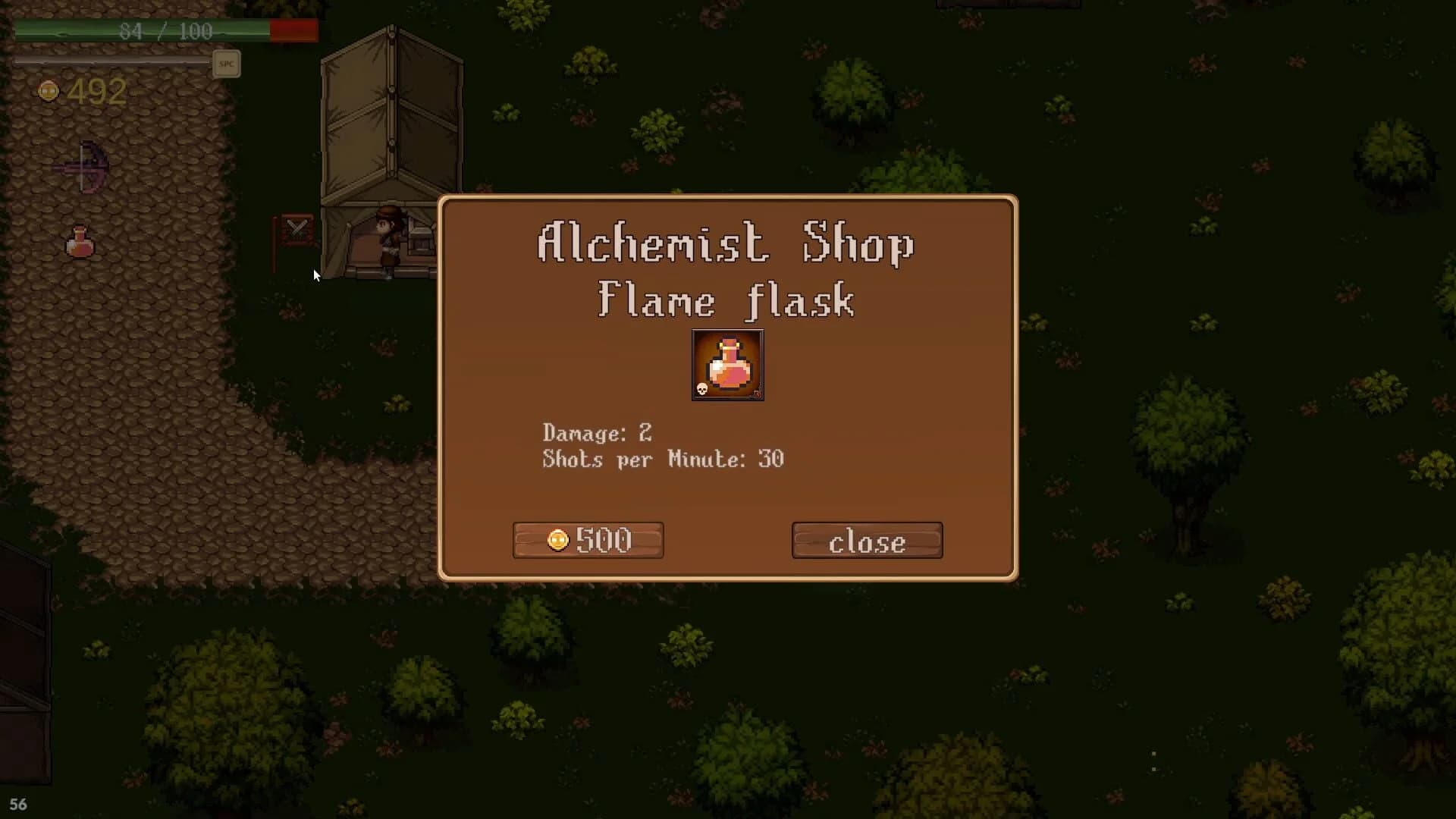1456x819 pixels.
Task: Select the potion flask icon below the crossbow
Action: pyautogui.click(x=79, y=243)
